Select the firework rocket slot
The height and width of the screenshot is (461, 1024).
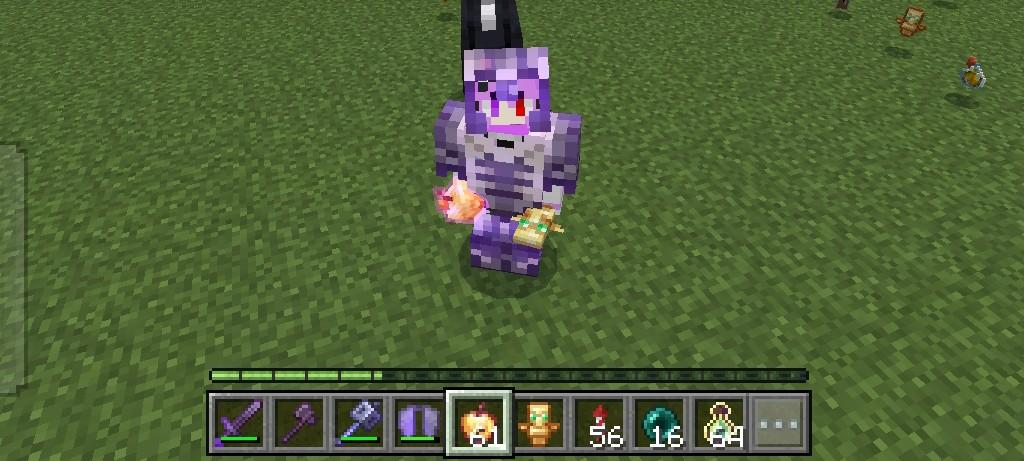pos(600,422)
